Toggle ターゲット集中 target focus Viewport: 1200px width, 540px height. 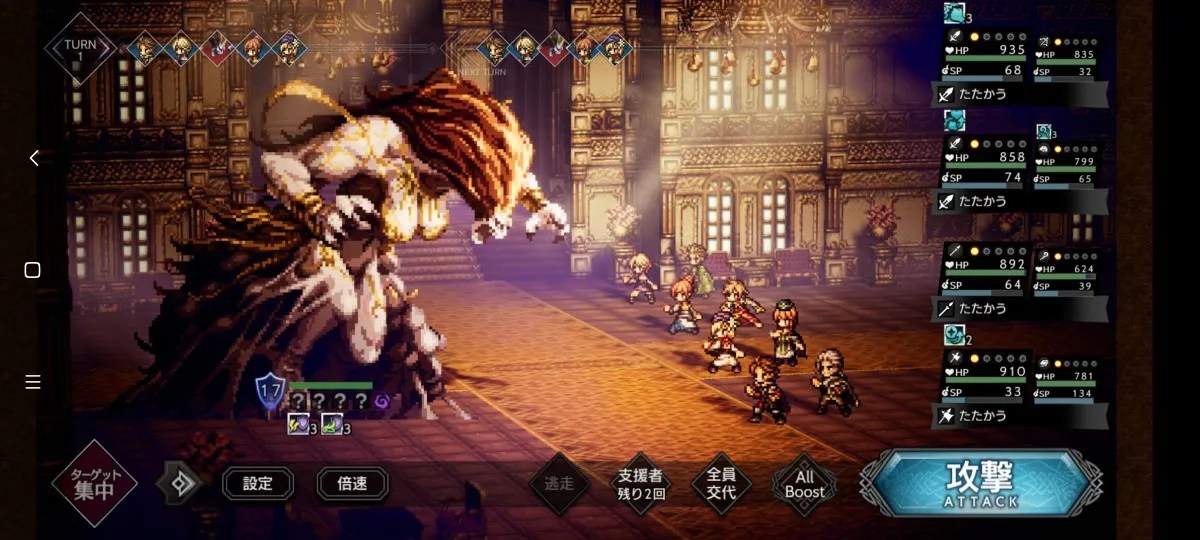pos(94,484)
